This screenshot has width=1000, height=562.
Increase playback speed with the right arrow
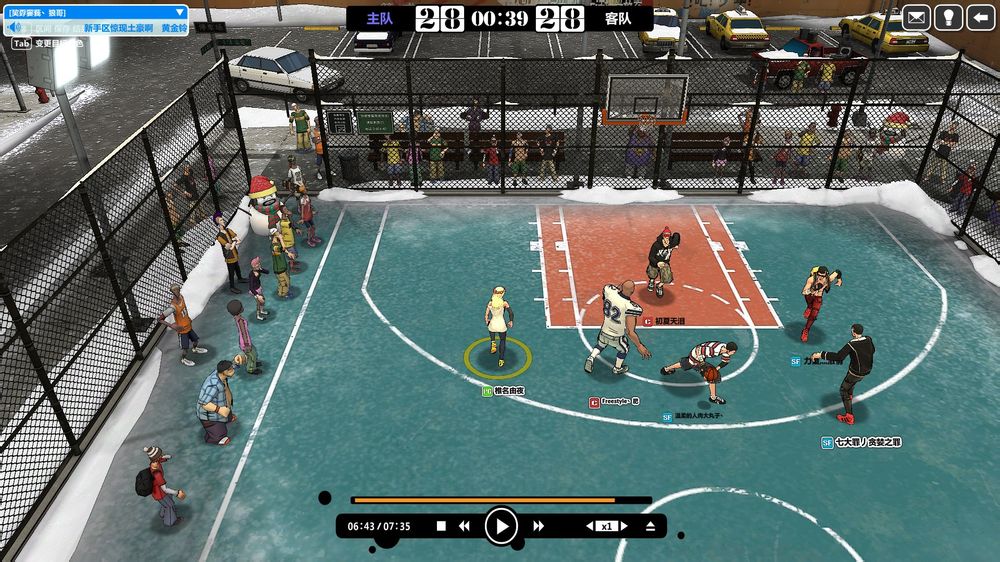pyautogui.click(x=624, y=526)
